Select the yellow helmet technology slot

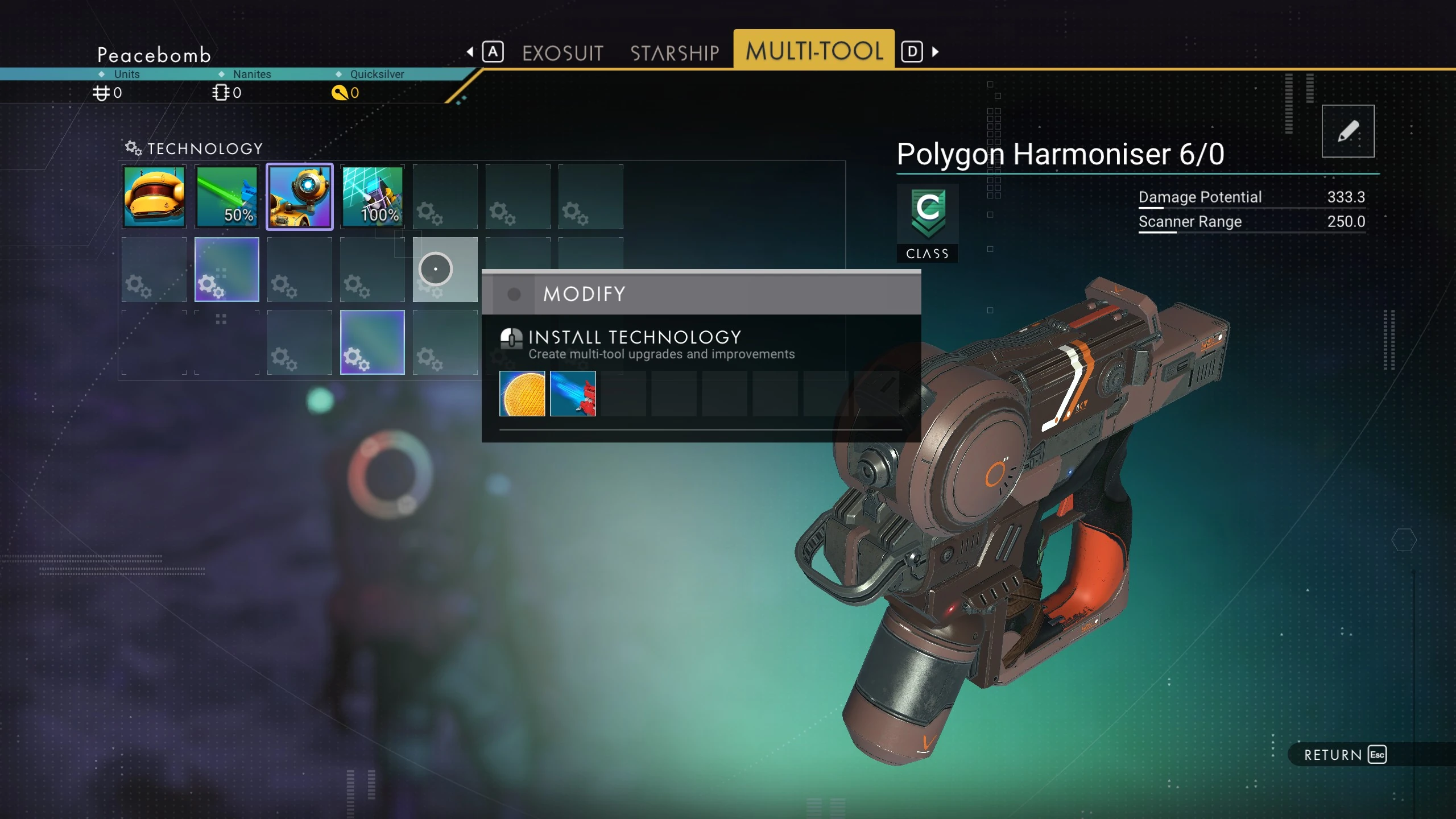(154, 197)
